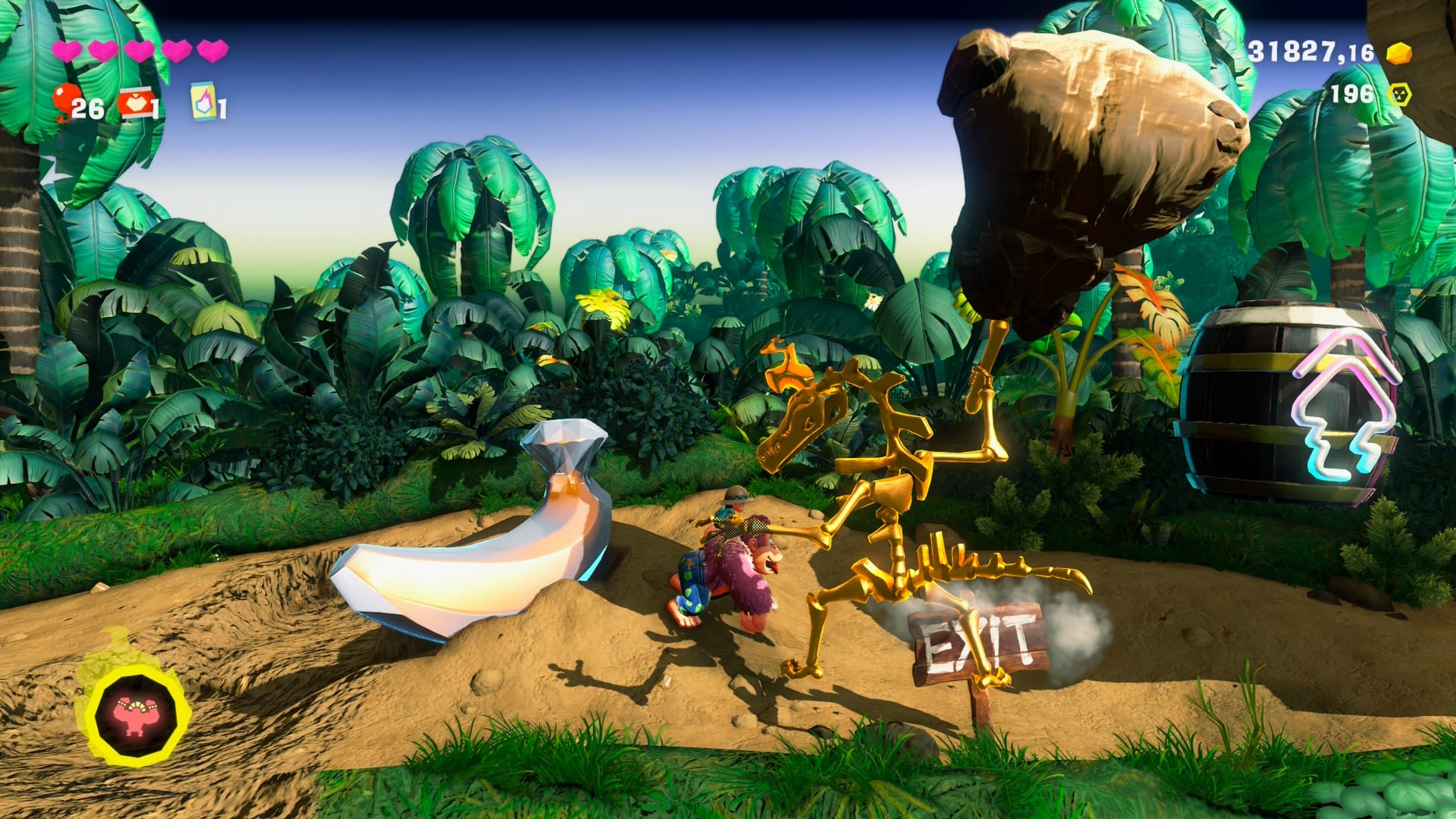Viewport: 1456px width, 819px height.
Task: Click the last pink heart in the health bar
Action: (213, 50)
